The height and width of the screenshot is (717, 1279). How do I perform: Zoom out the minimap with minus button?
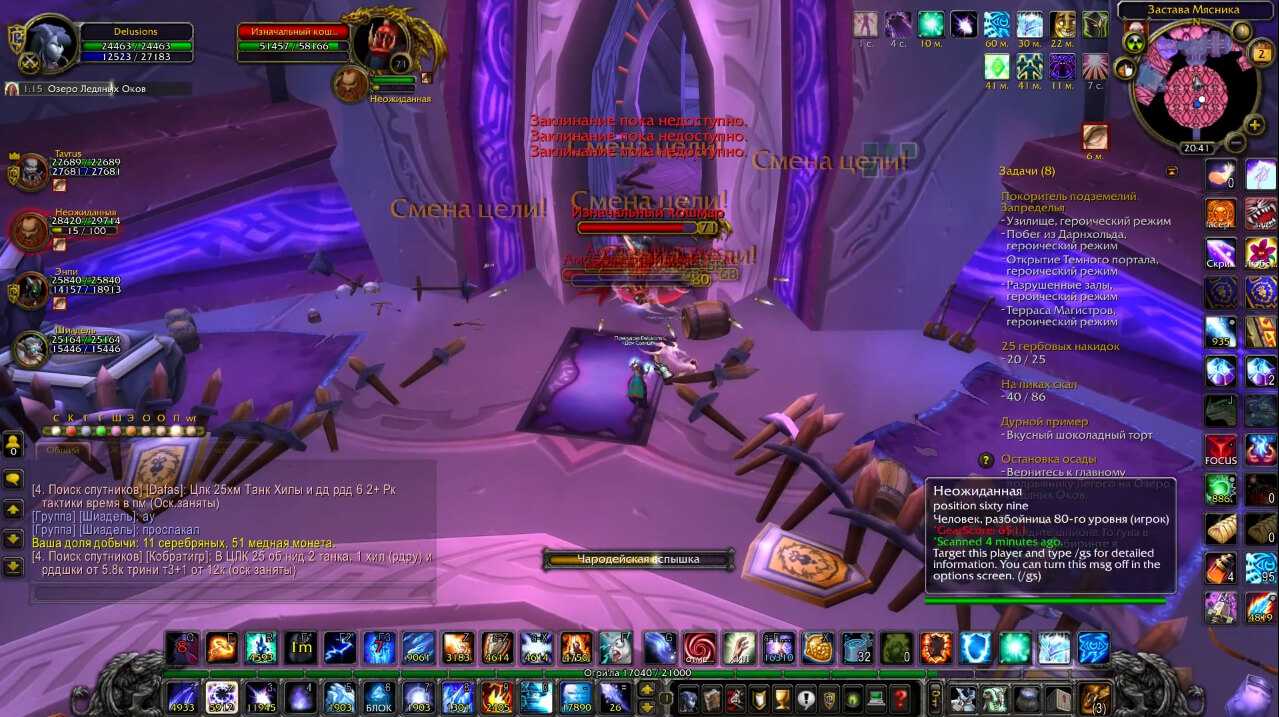[1236, 142]
